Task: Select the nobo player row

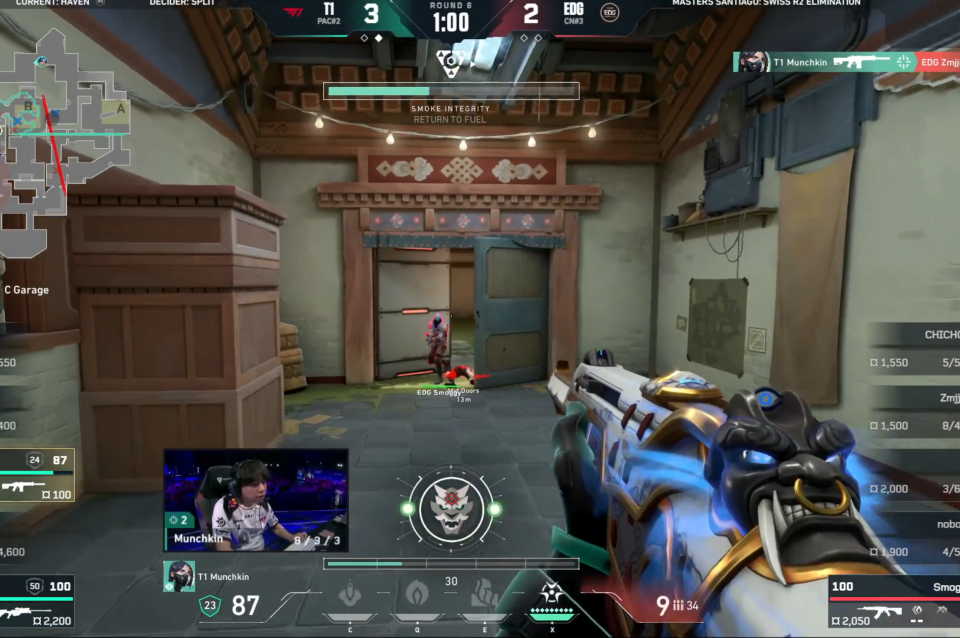Action: tap(914, 537)
